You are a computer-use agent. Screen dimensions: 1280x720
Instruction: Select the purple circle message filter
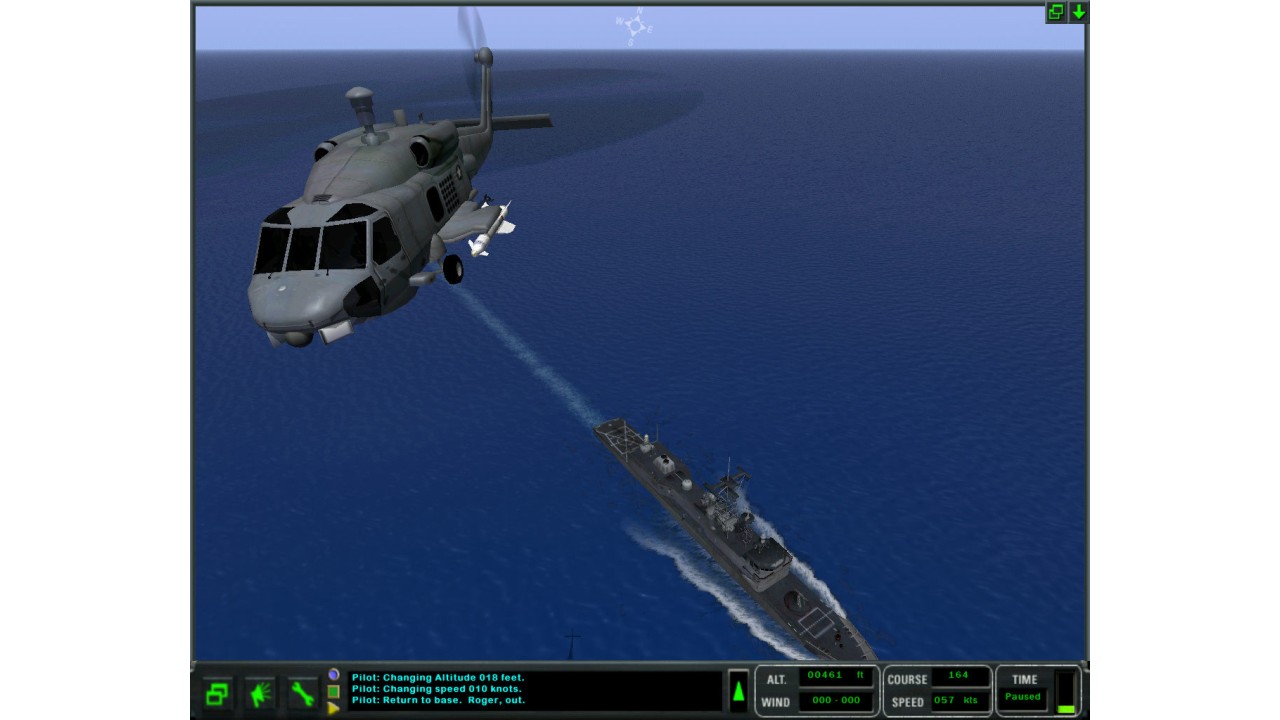click(334, 675)
